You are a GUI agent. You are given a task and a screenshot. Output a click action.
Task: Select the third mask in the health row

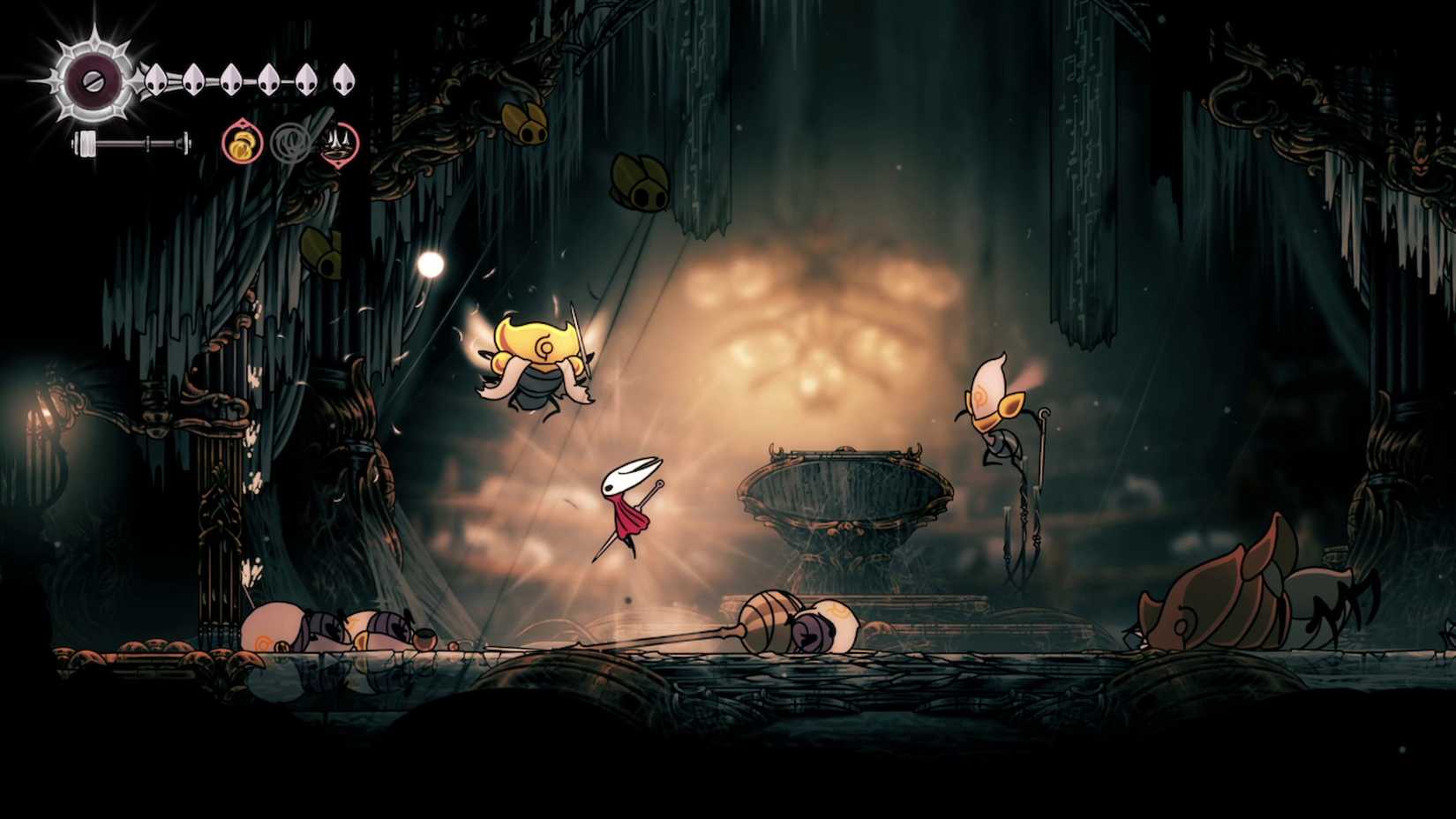(x=231, y=79)
